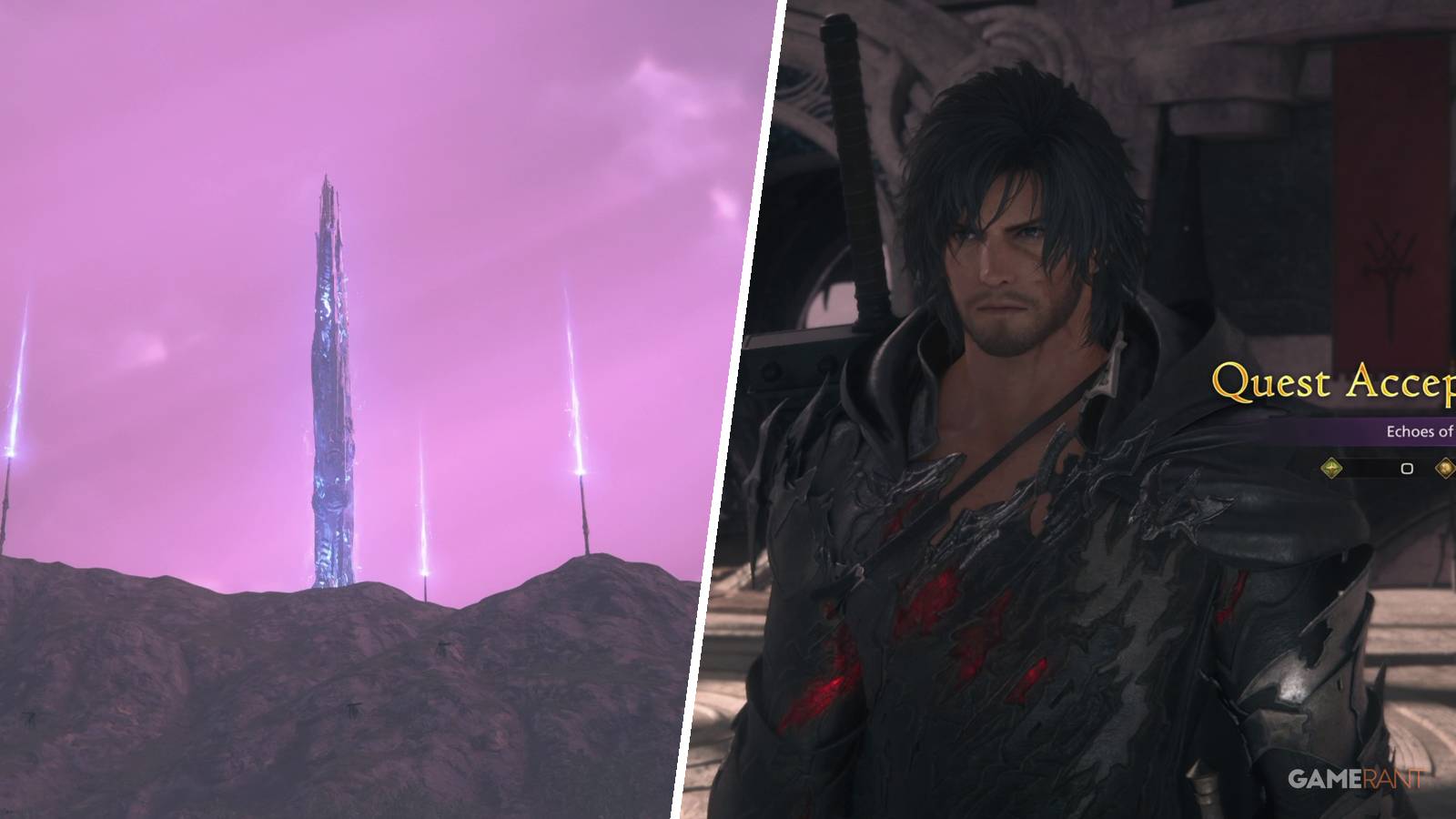Toggle the quest tracker progress node
Screen dimensions: 1456x819
click(1407, 468)
